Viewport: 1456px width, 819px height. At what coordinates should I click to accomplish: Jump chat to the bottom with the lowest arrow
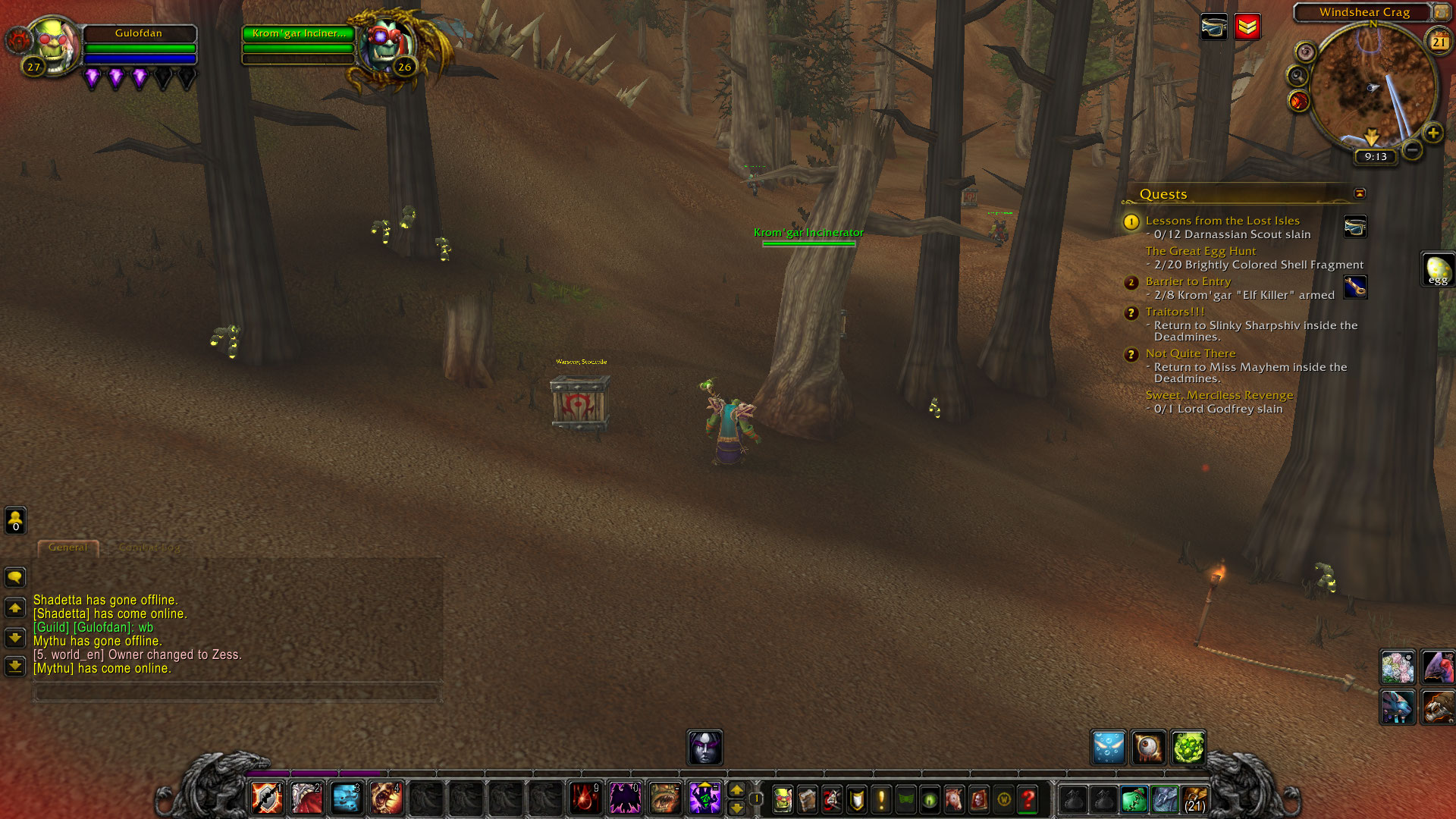15,667
